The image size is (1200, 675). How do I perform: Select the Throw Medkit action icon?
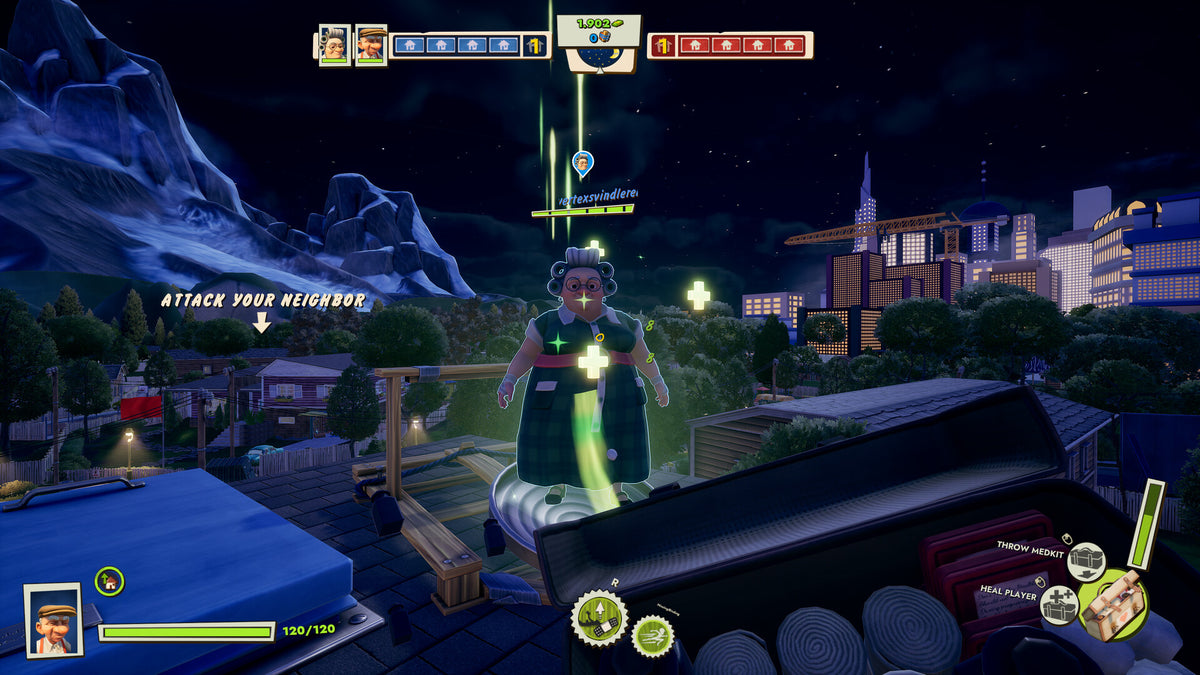tap(1085, 562)
